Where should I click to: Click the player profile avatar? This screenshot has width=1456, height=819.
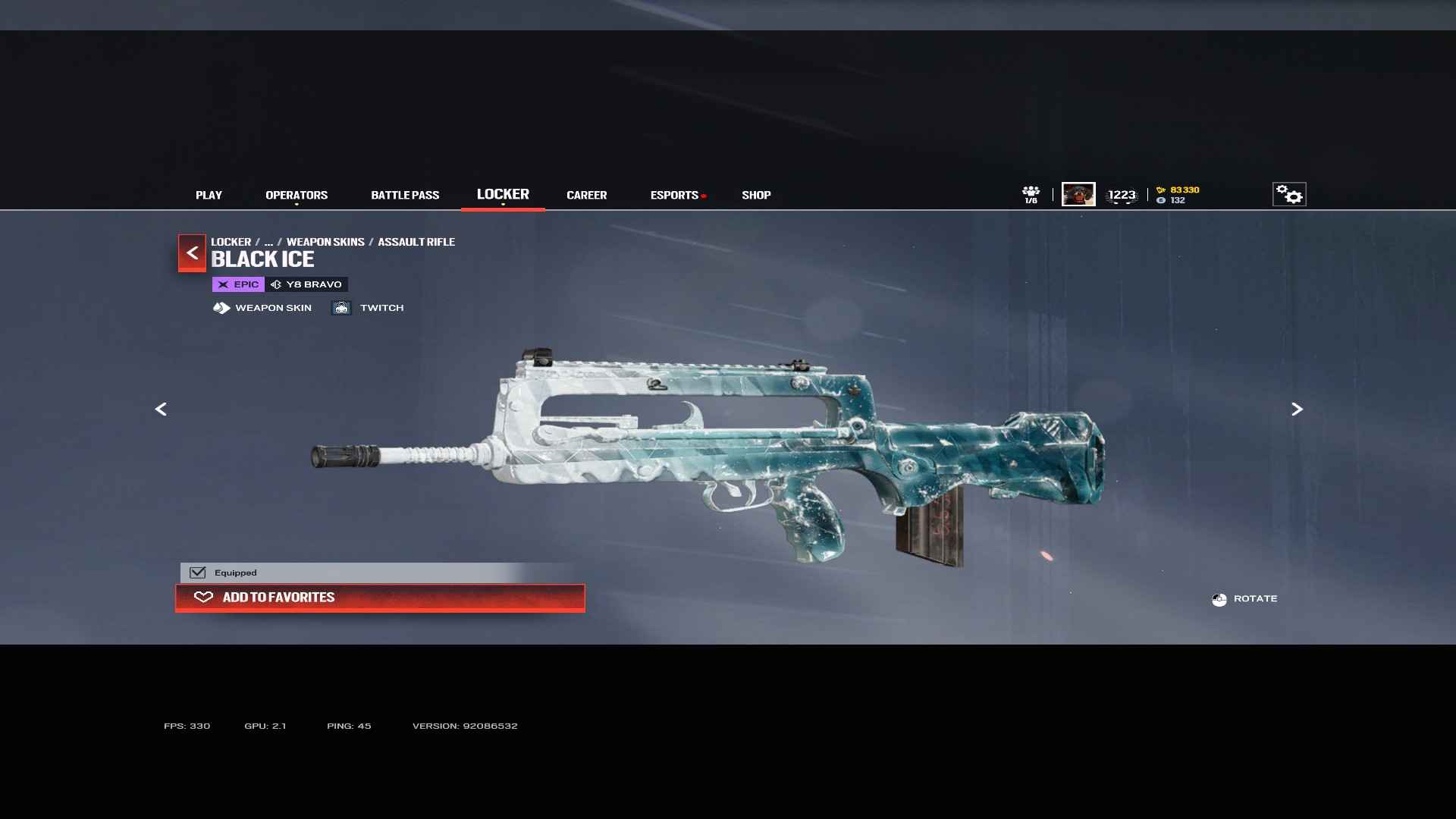click(x=1078, y=194)
